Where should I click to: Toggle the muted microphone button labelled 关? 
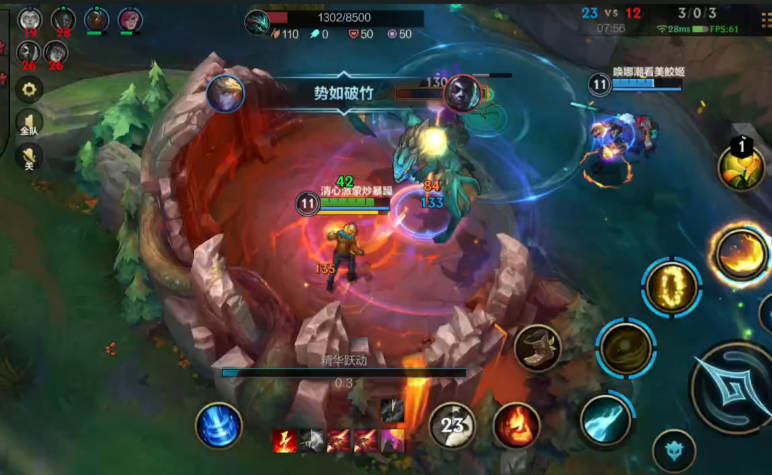(29, 157)
